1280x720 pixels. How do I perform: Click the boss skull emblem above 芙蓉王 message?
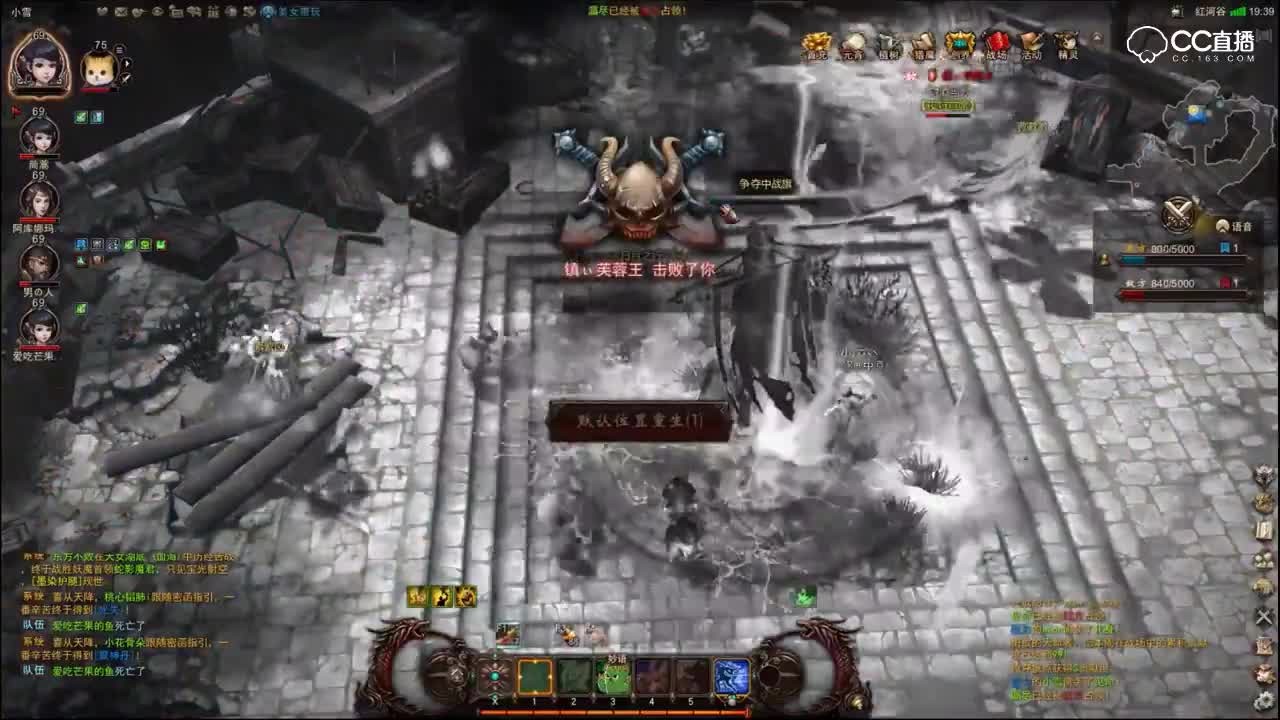[640, 190]
